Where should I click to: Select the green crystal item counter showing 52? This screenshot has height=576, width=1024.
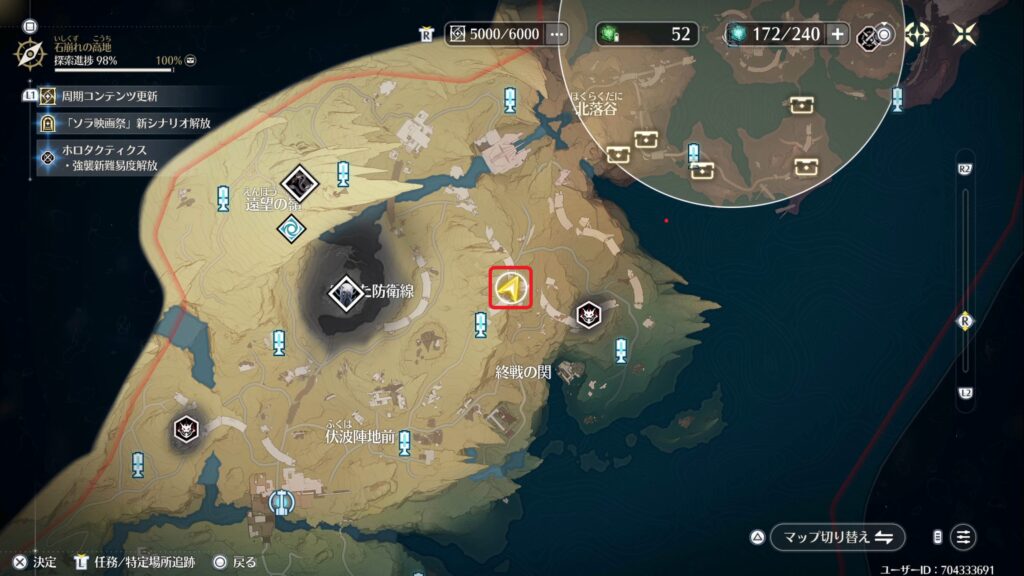point(647,34)
